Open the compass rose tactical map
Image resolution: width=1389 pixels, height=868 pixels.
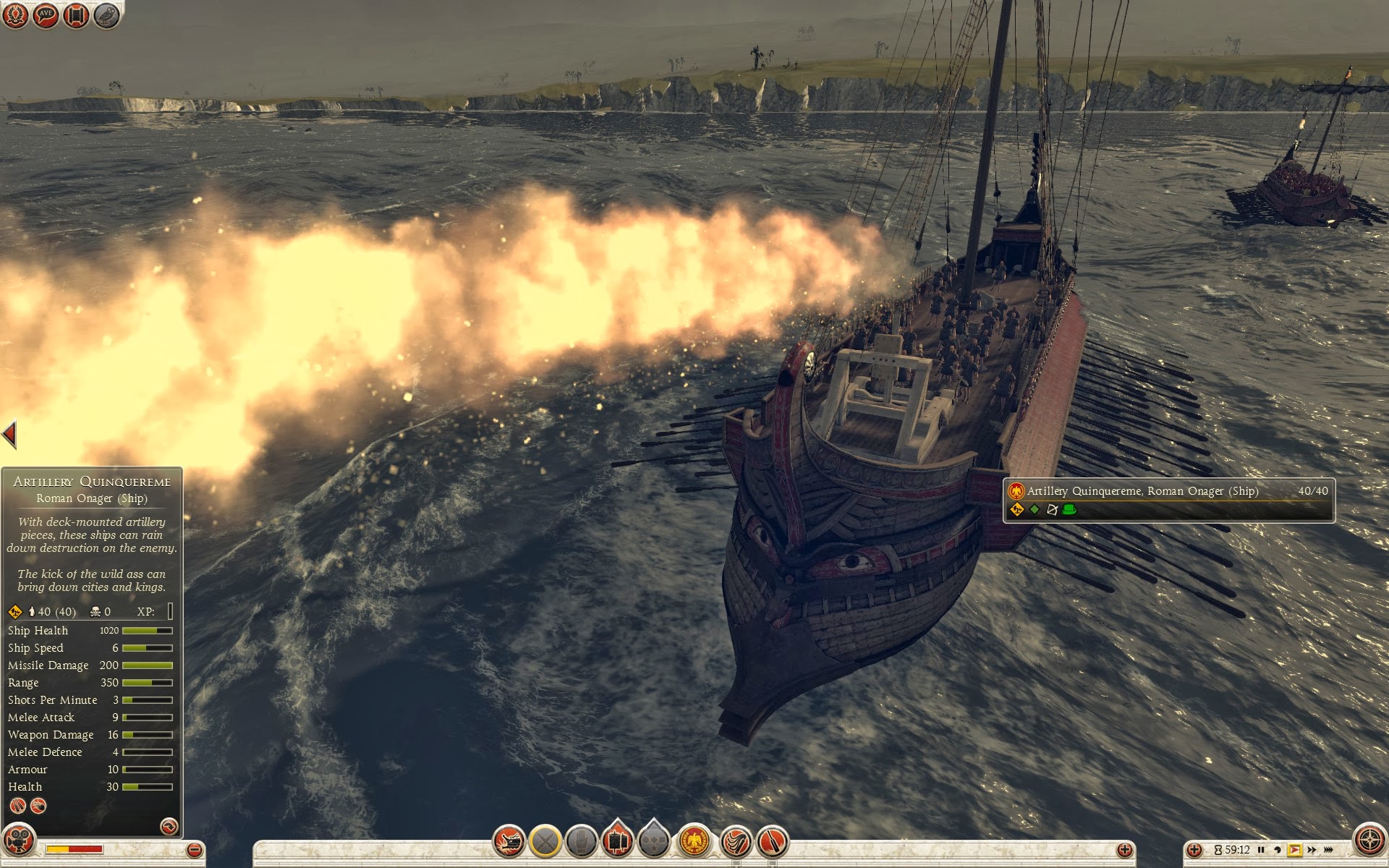[1369, 841]
